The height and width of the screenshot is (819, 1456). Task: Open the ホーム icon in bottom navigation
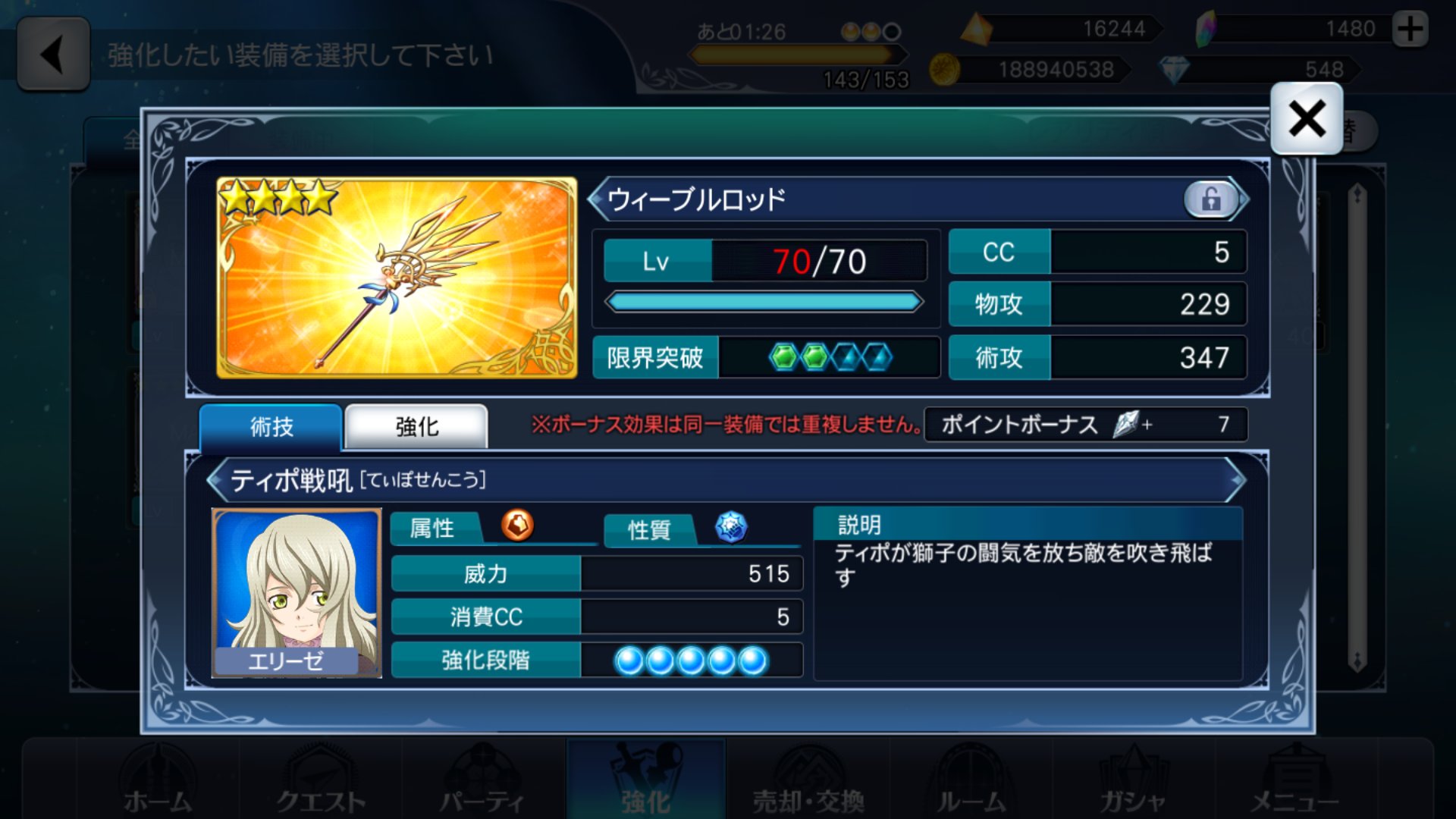(x=157, y=781)
